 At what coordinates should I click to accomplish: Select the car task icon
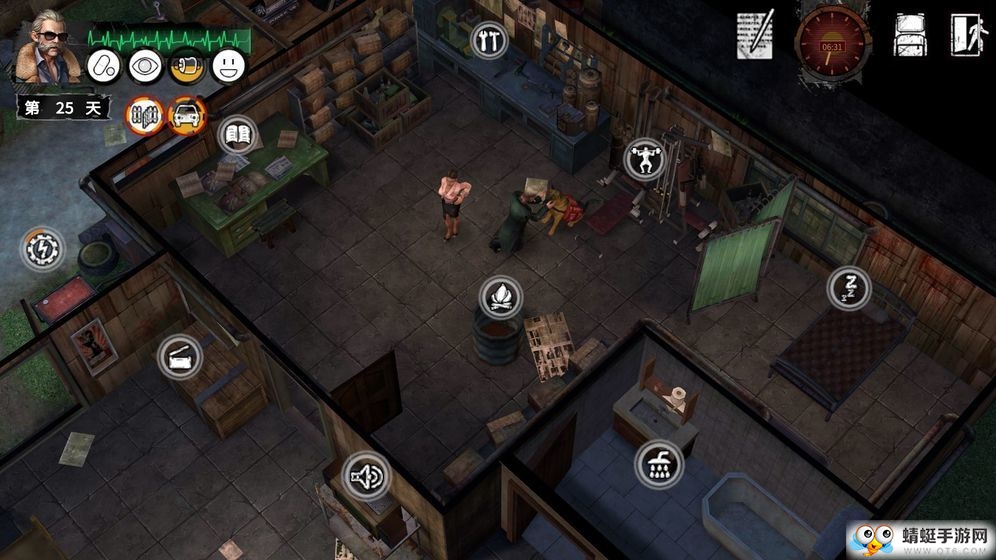(186, 115)
